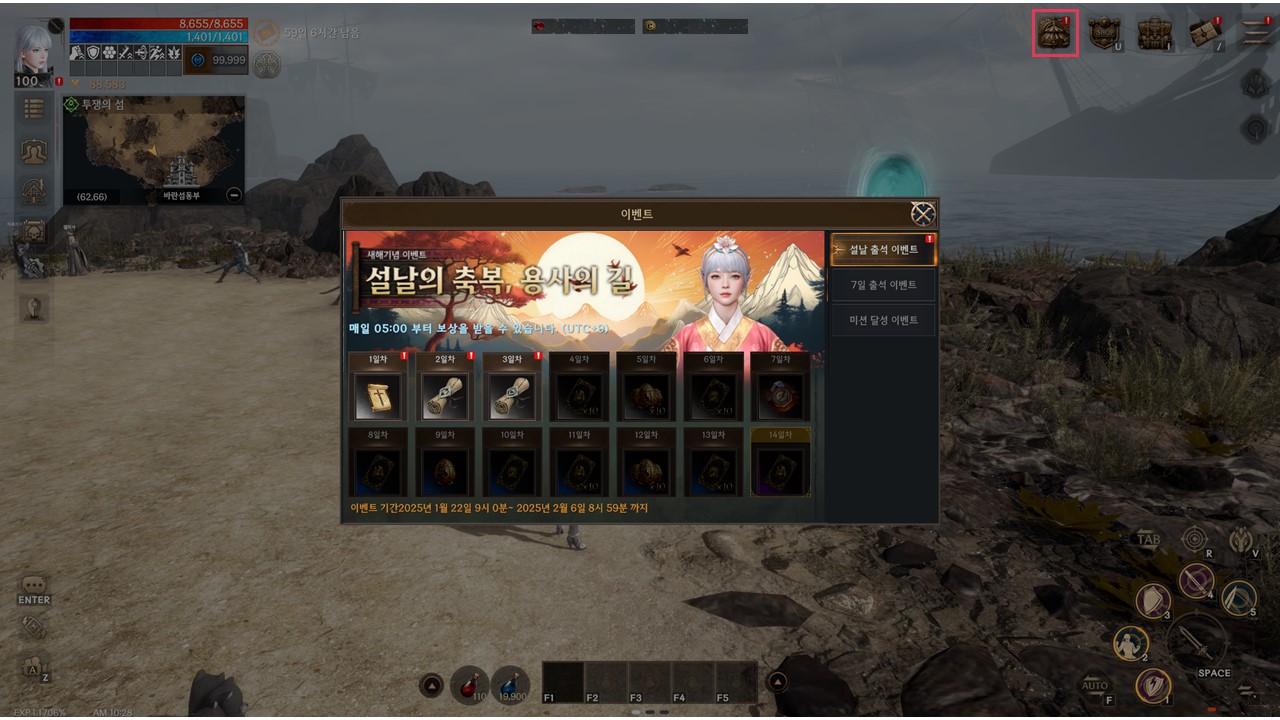Claim the 1일차 reward scroll
Viewport: 1280px width, 720px height.
(378, 395)
